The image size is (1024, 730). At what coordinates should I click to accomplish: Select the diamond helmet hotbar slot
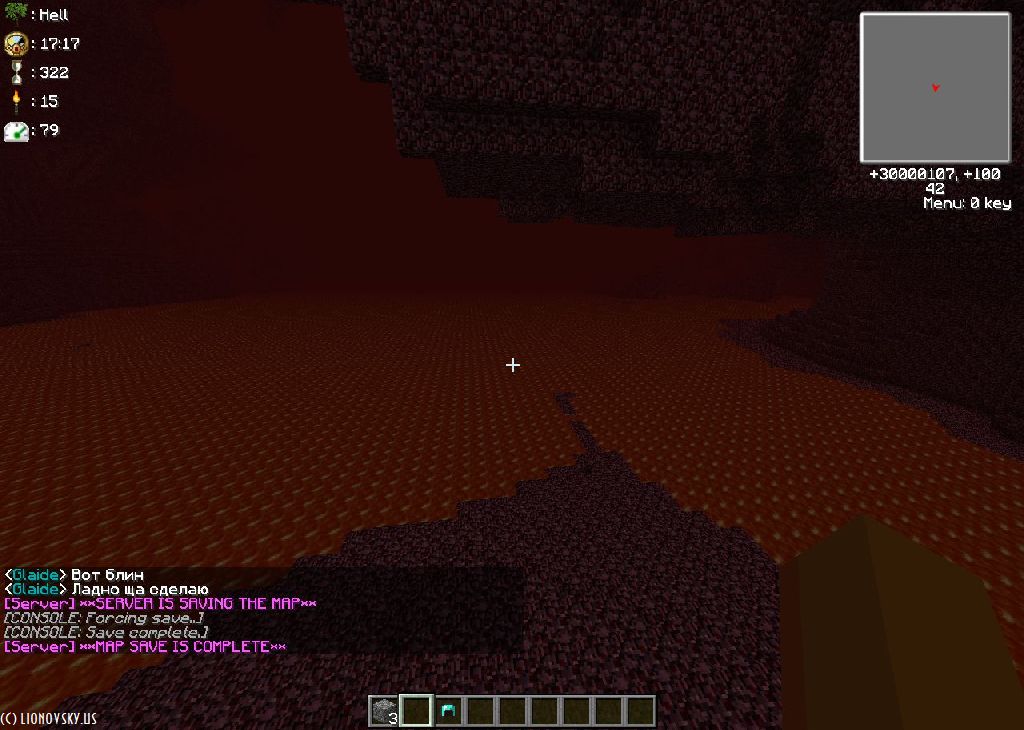(448, 711)
